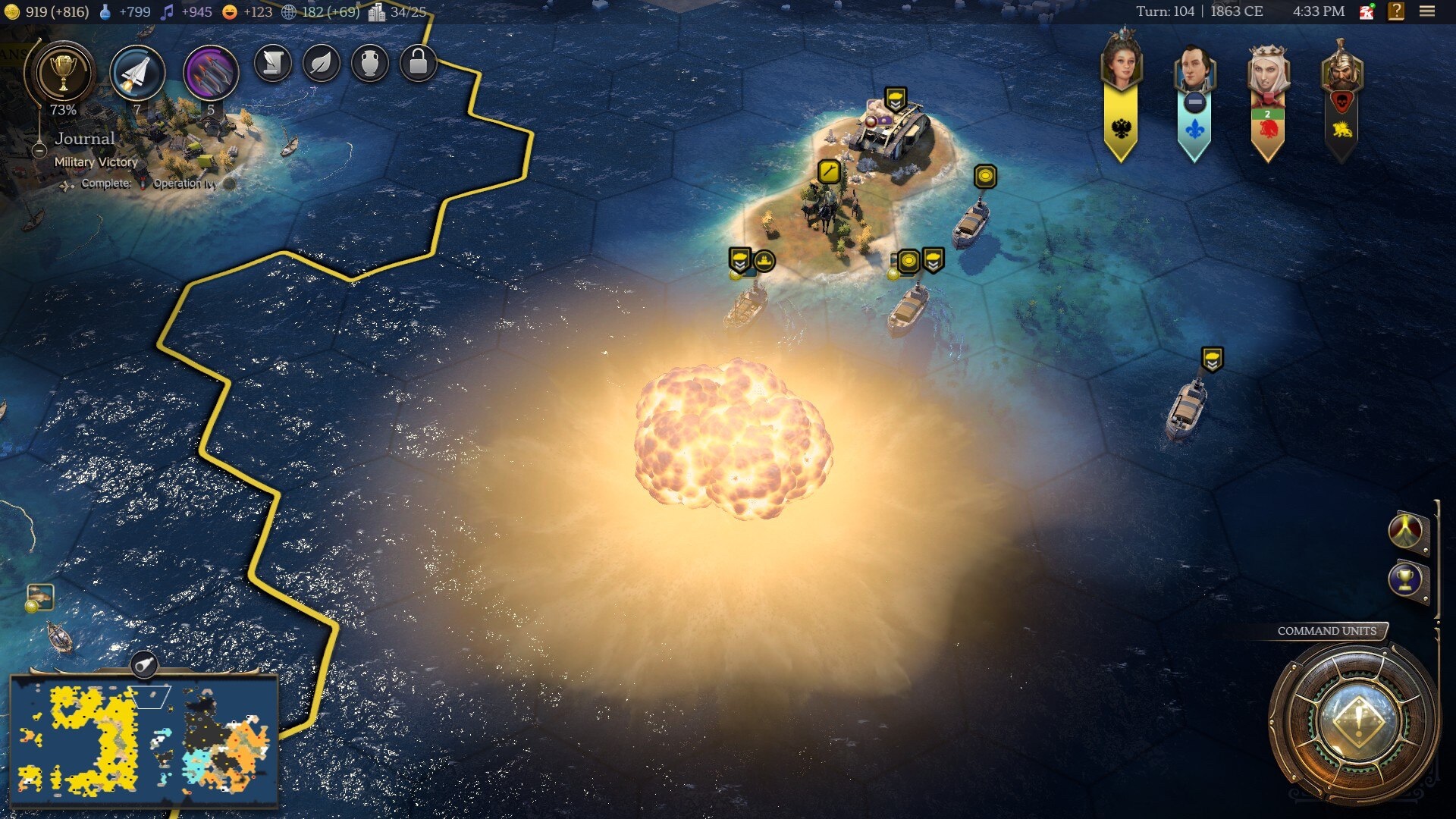The width and height of the screenshot is (1456, 819).
Task: Open the vase icon great works screen
Action: pos(369,64)
